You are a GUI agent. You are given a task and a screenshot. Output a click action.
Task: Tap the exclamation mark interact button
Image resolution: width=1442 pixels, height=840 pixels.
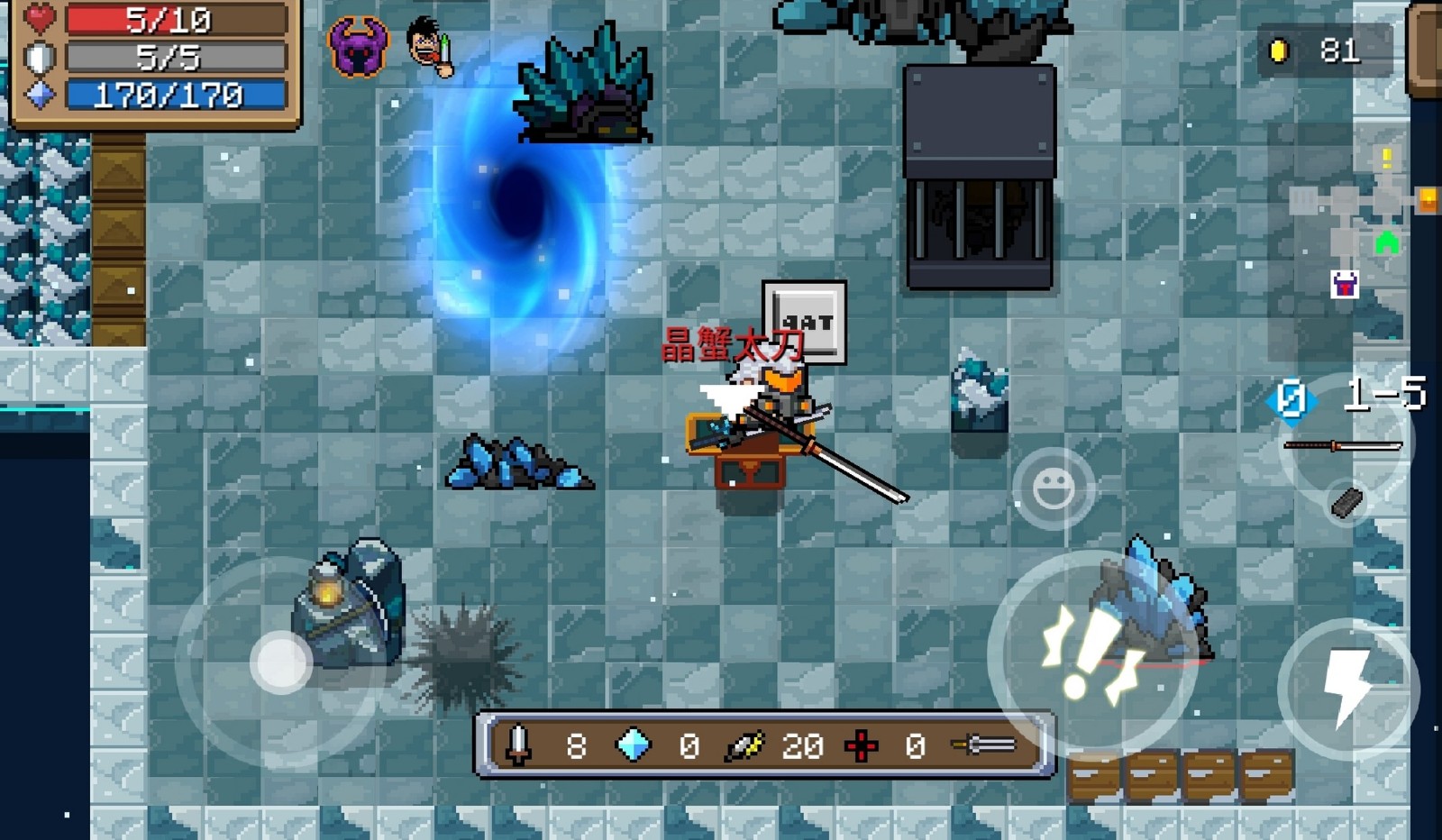1092,653
